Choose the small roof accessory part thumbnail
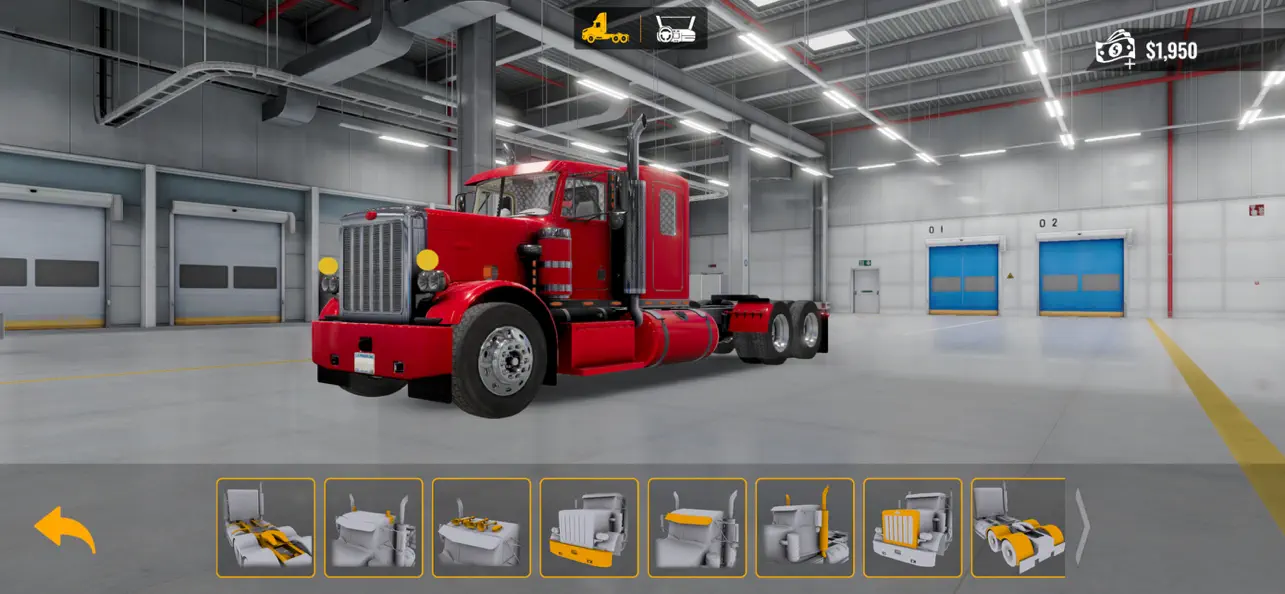Screen dimensions: 1285x594 374,528
